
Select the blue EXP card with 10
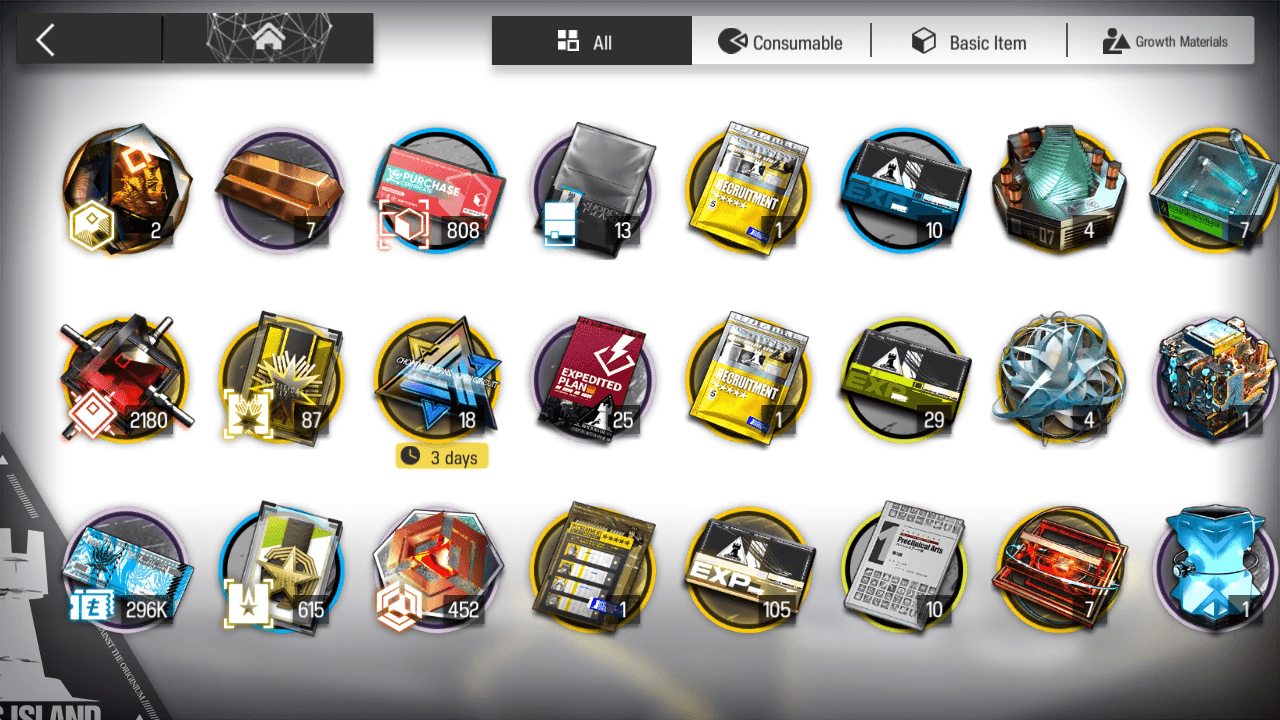pos(906,190)
